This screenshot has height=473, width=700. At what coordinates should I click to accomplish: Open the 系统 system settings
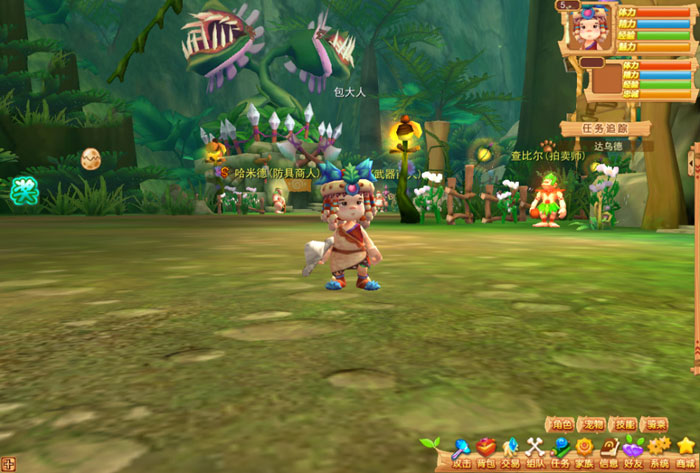tap(659, 452)
